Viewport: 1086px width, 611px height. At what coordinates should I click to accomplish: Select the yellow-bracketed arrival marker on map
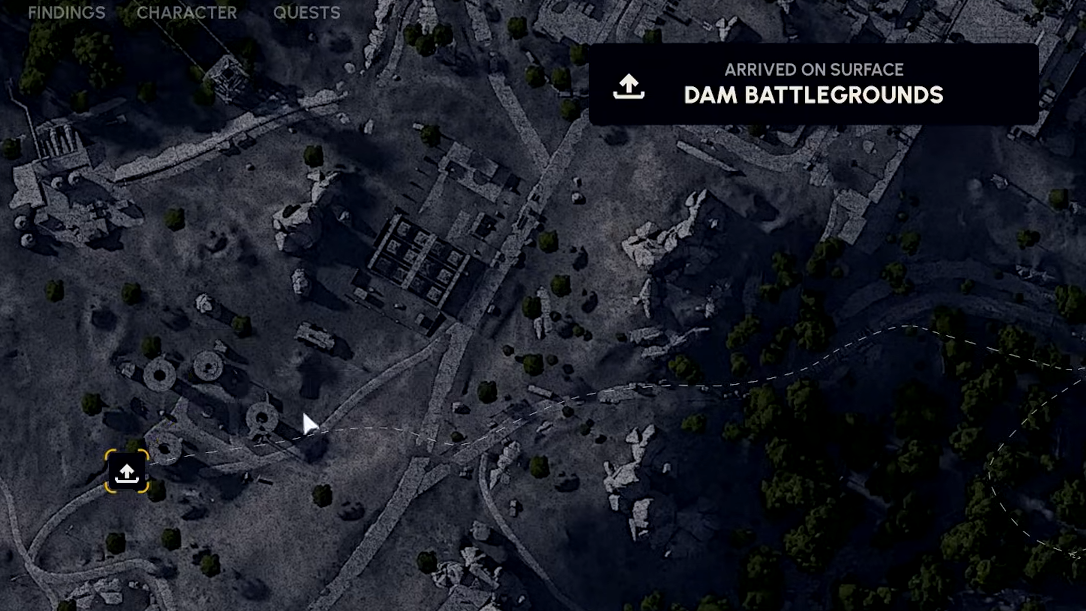pos(127,472)
